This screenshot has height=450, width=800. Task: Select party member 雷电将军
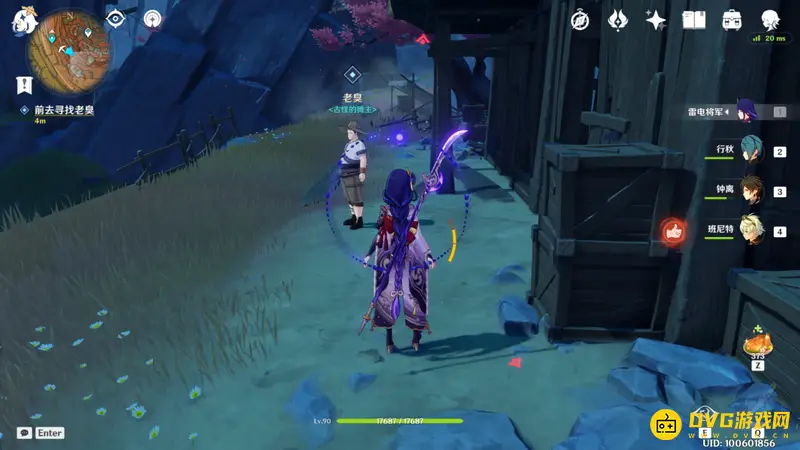748,112
